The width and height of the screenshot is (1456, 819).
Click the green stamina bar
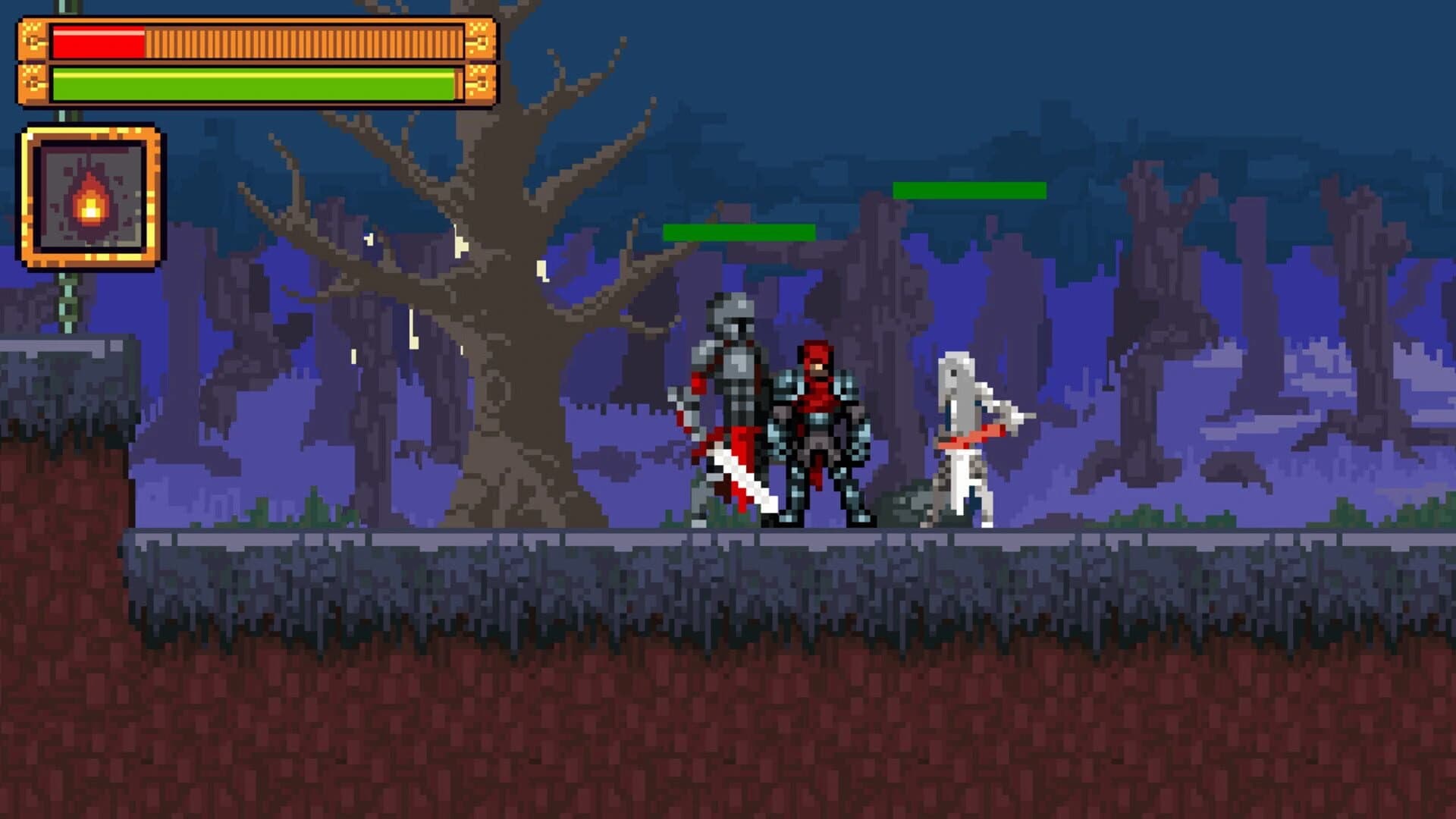click(250, 83)
